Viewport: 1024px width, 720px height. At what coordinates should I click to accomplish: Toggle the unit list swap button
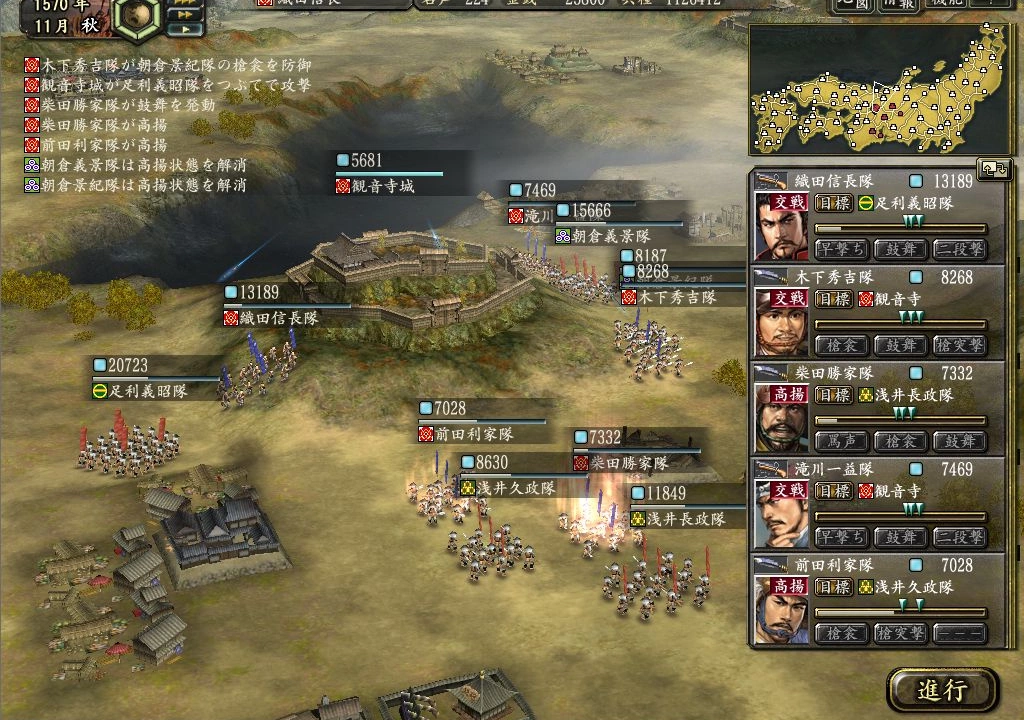996,169
